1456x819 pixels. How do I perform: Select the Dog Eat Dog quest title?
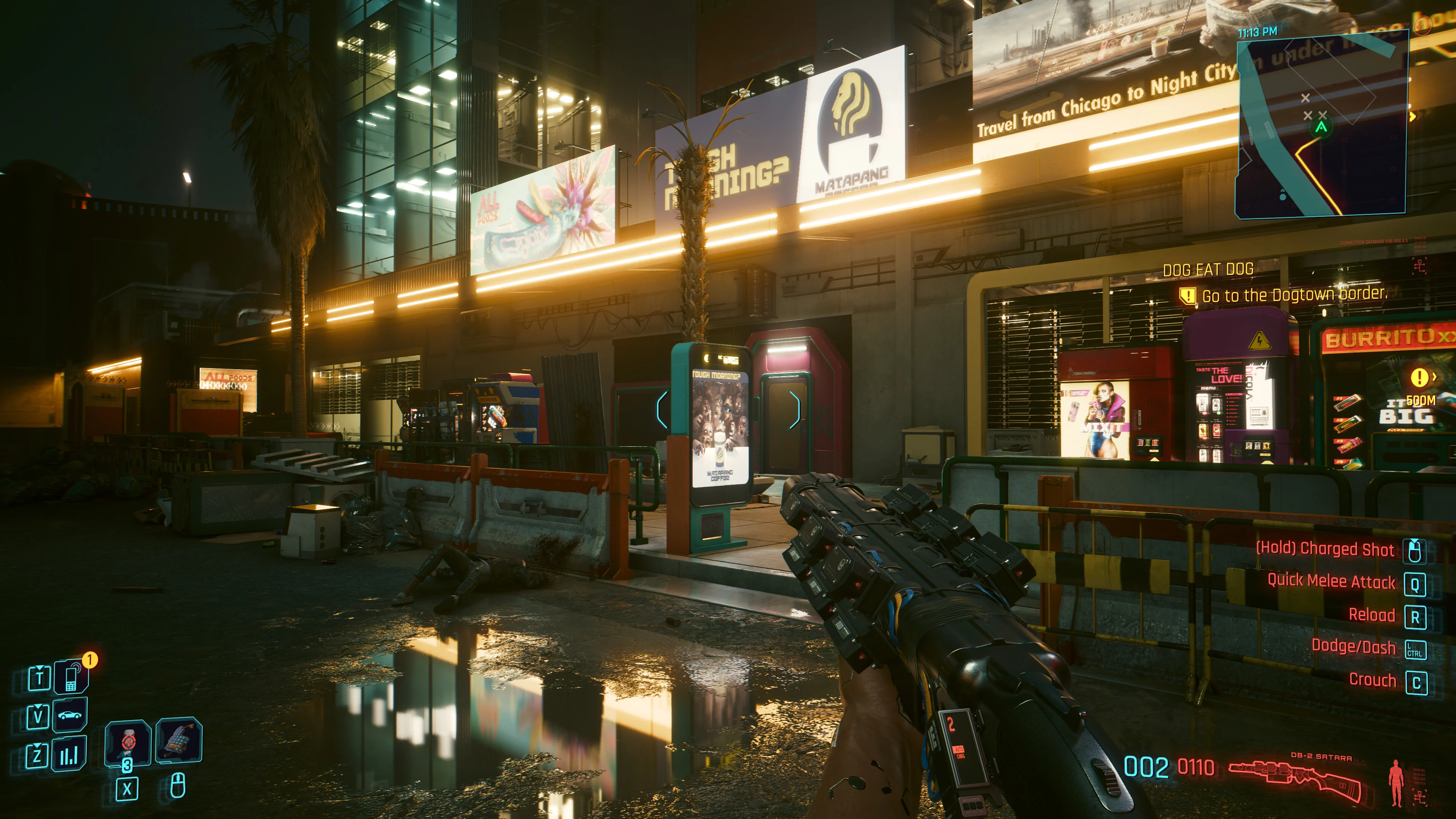[x=1208, y=270]
